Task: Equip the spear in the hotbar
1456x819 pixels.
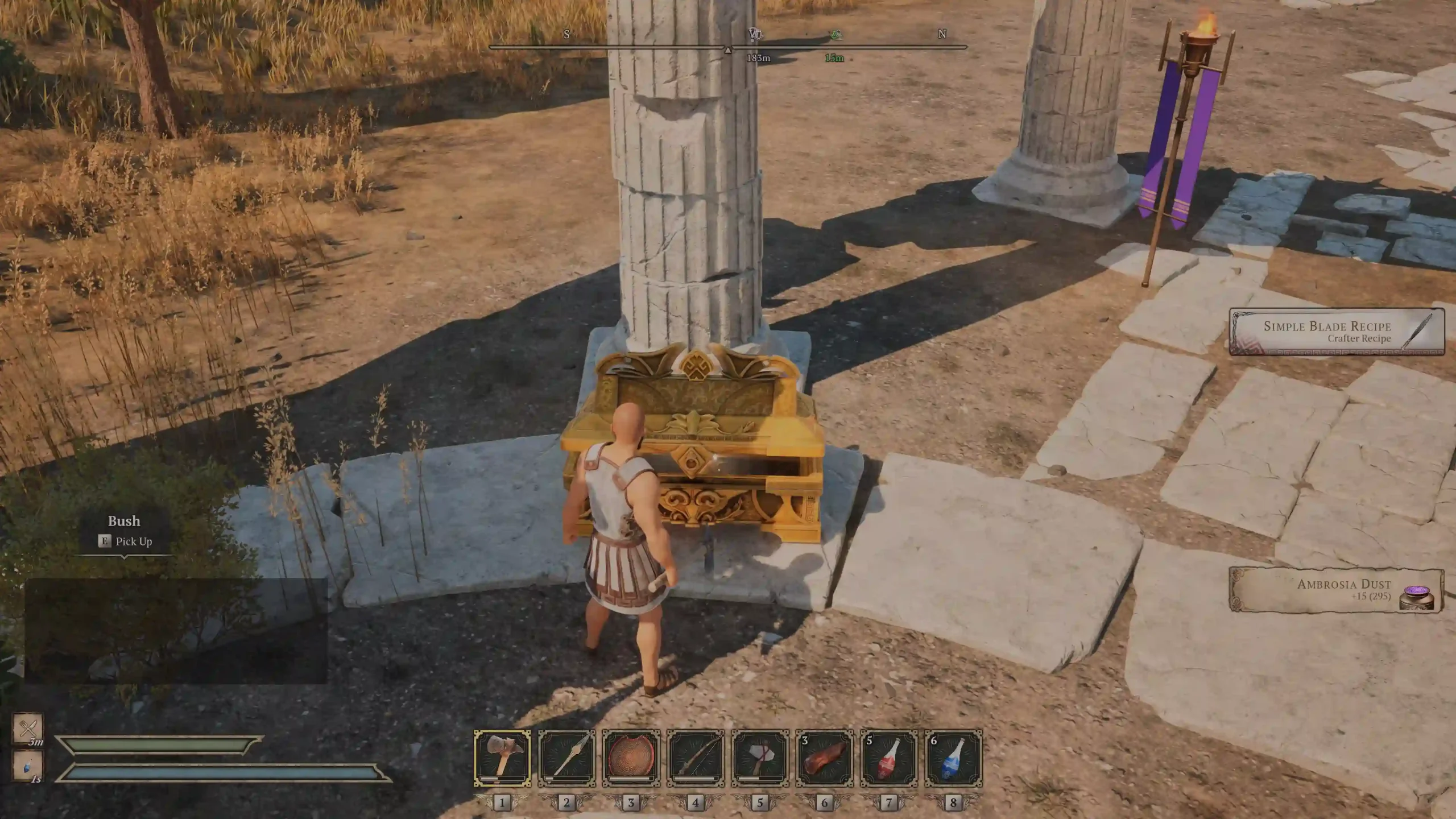Action: [x=566, y=758]
